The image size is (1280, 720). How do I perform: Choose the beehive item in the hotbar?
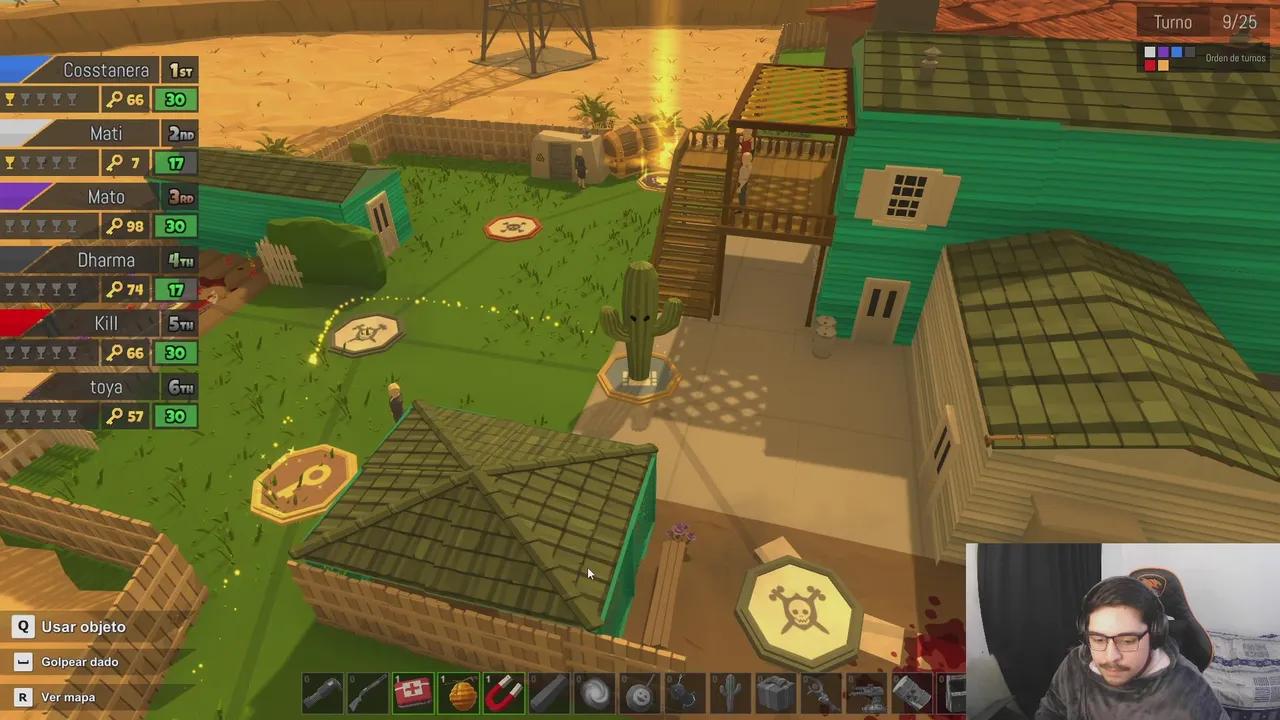point(459,692)
